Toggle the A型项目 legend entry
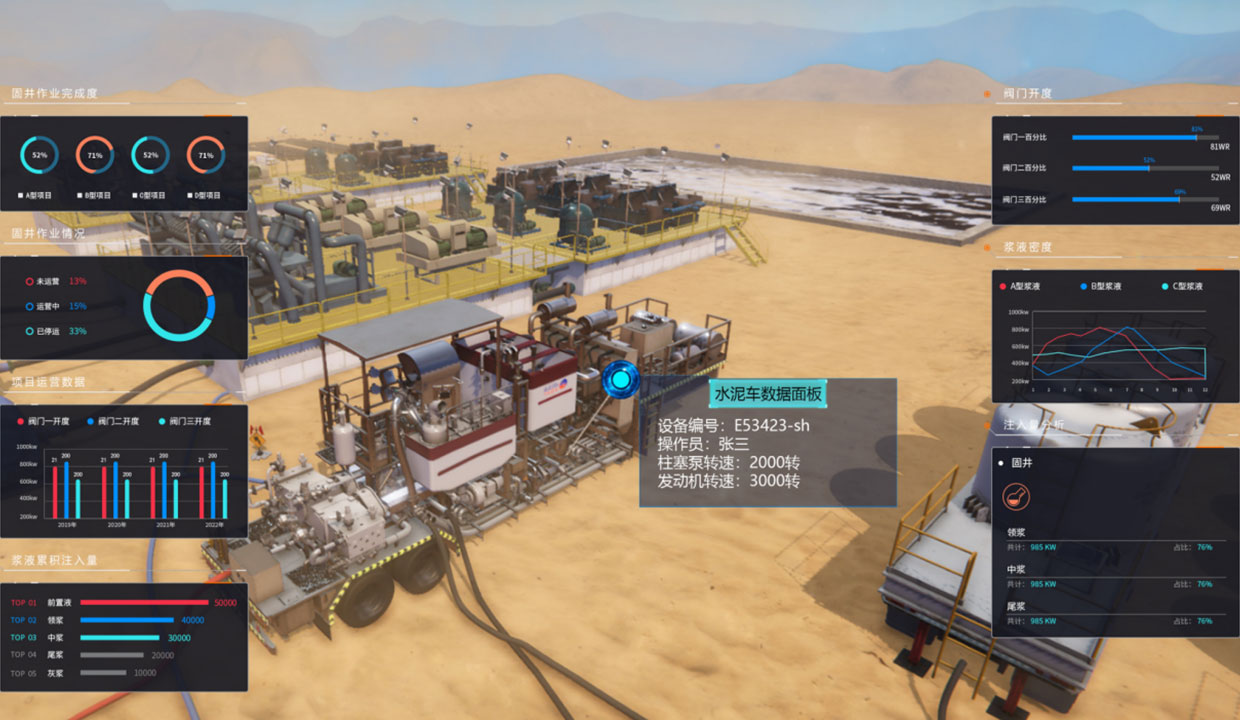1240x720 pixels. tap(40, 195)
